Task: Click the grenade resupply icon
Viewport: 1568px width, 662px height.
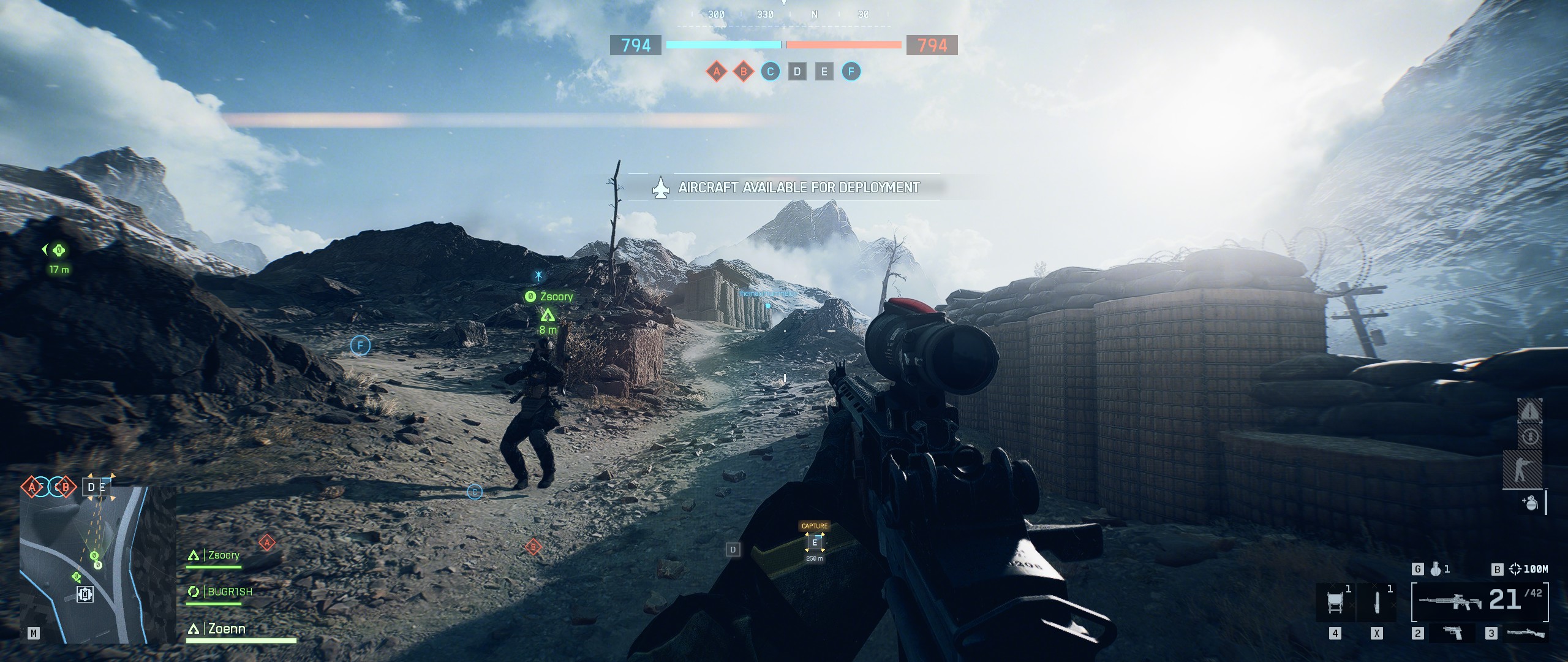Action: 1531,503
